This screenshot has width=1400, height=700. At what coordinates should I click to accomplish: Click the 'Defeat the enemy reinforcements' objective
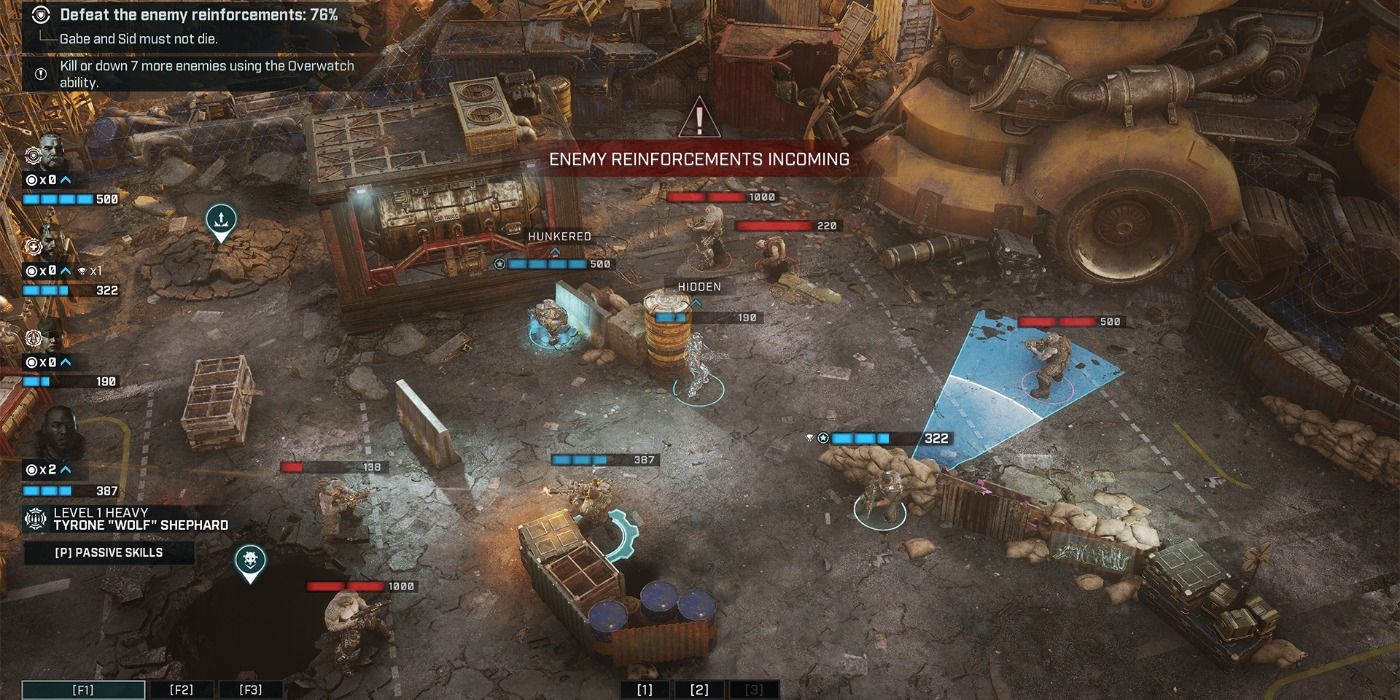198,15
